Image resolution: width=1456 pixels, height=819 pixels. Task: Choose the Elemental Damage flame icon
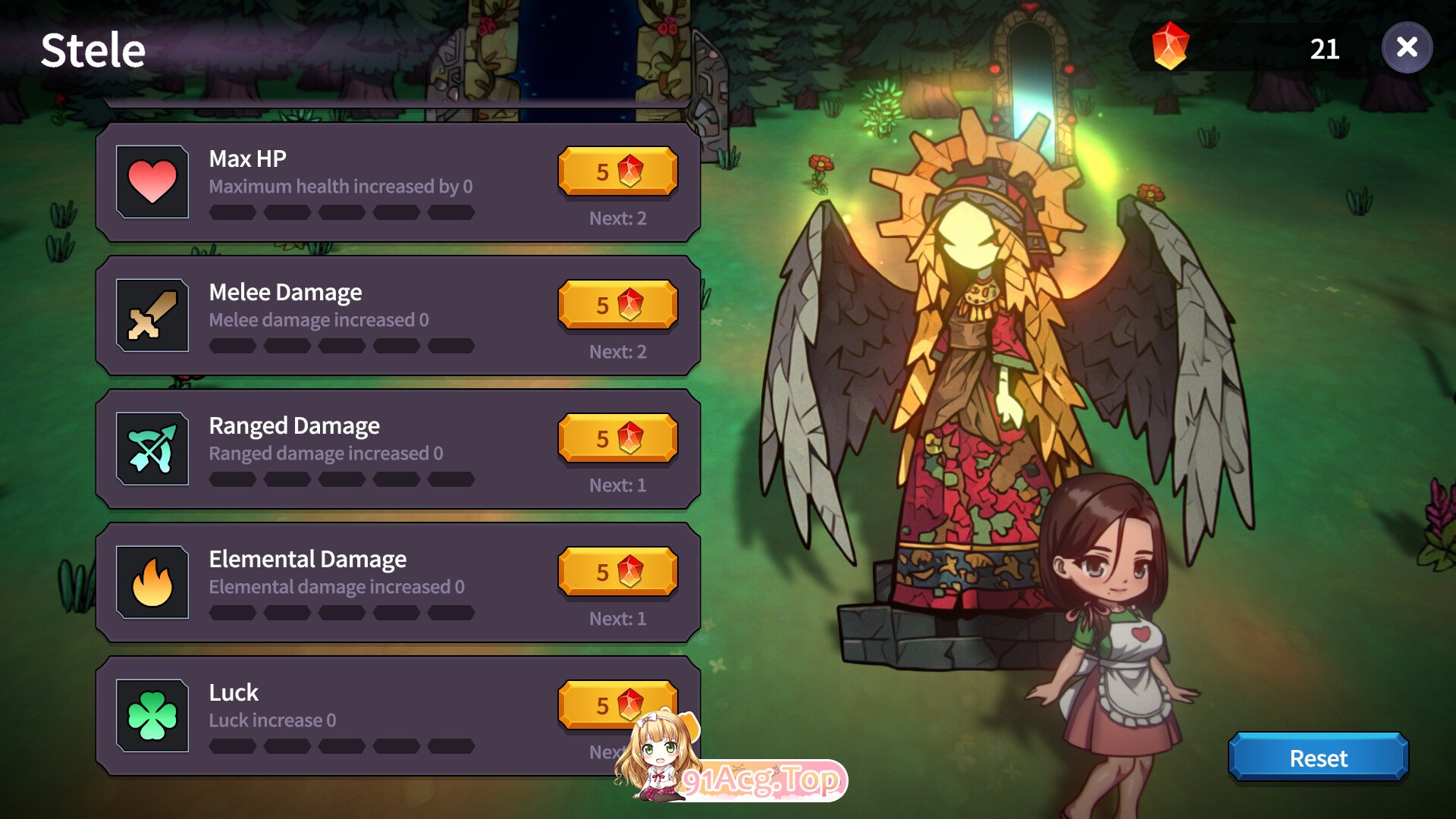pos(152,582)
